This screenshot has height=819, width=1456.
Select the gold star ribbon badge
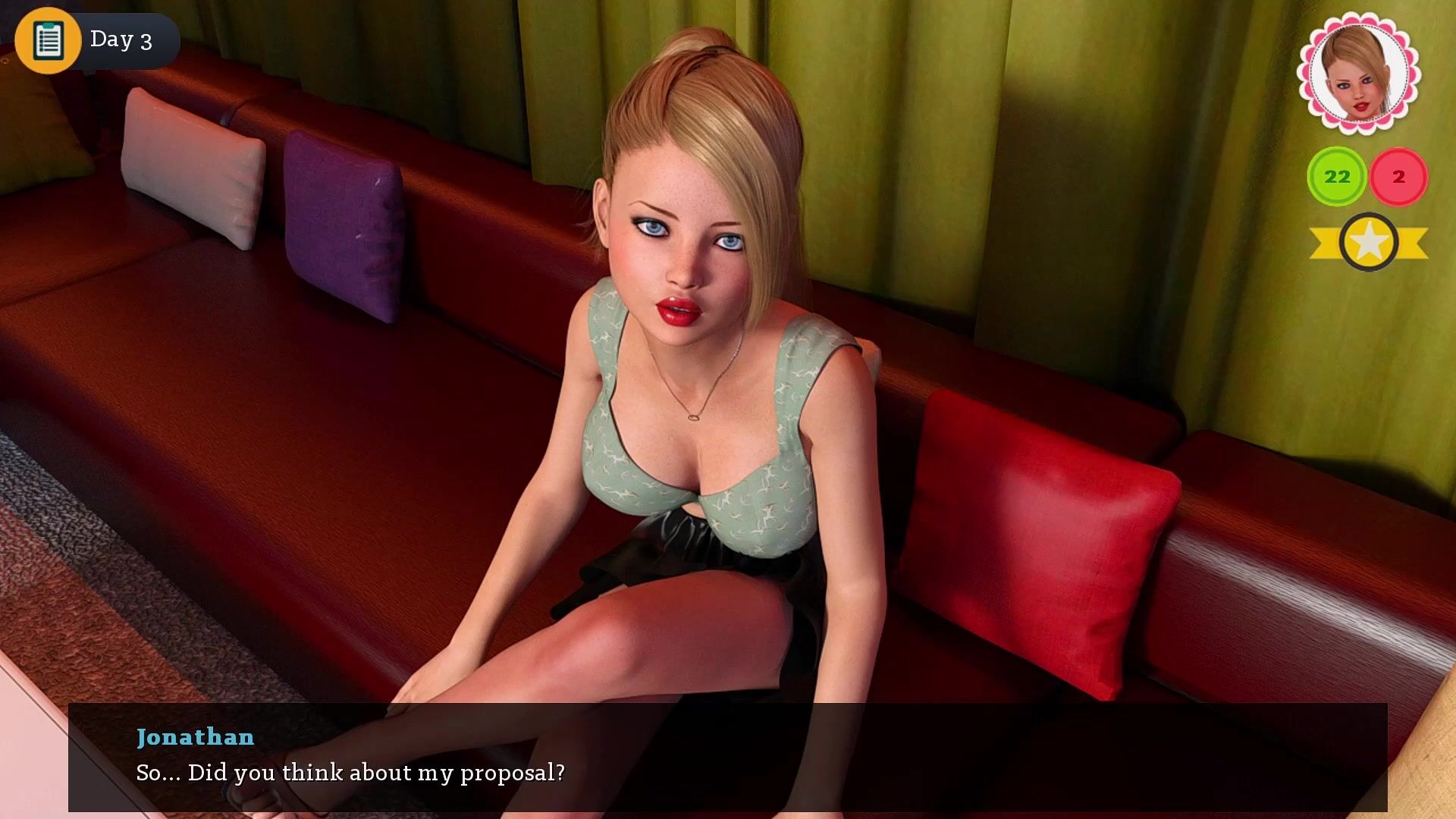[1368, 243]
